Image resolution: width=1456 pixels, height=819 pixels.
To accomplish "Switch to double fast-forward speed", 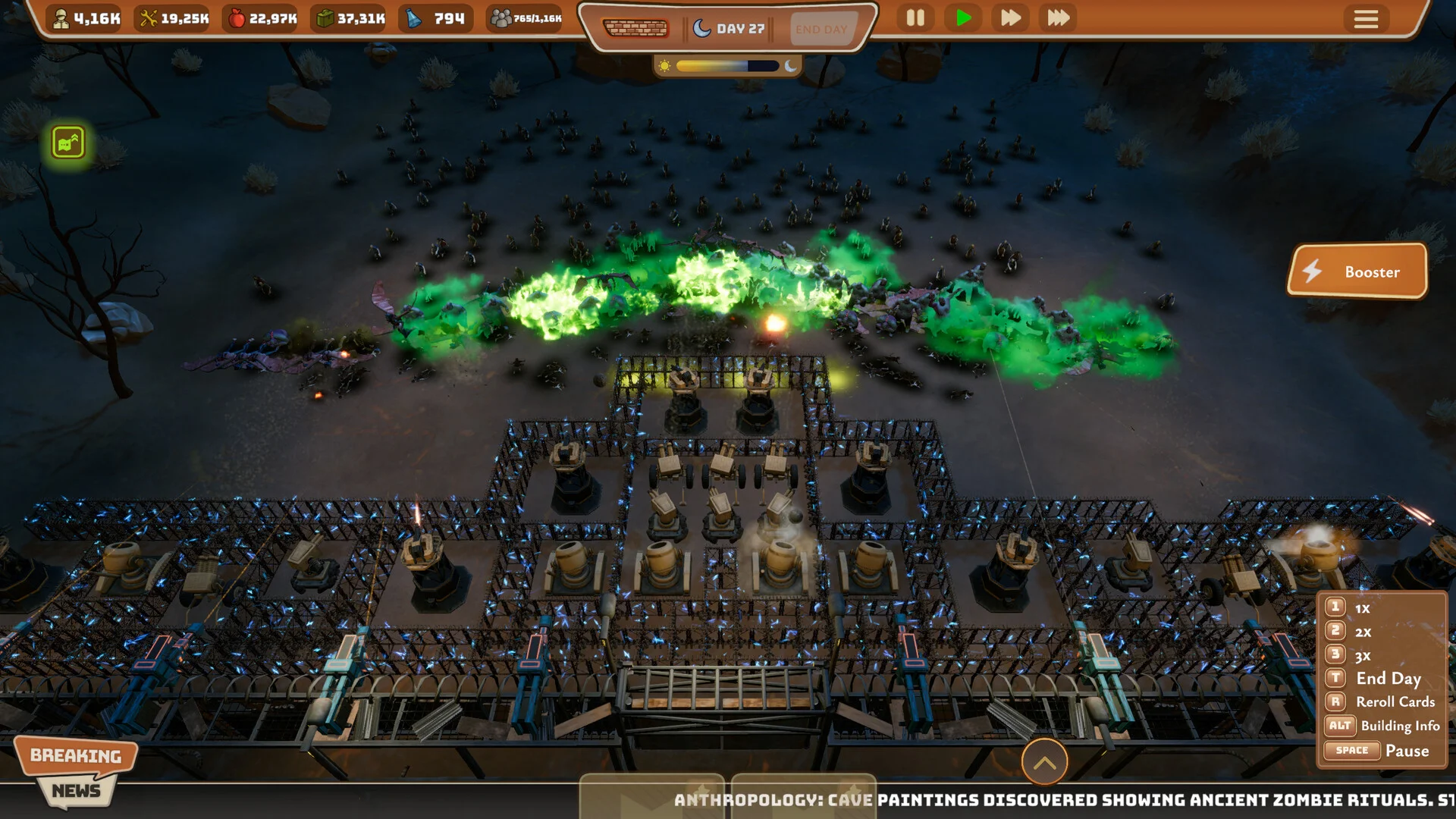I will [1010, 18].
